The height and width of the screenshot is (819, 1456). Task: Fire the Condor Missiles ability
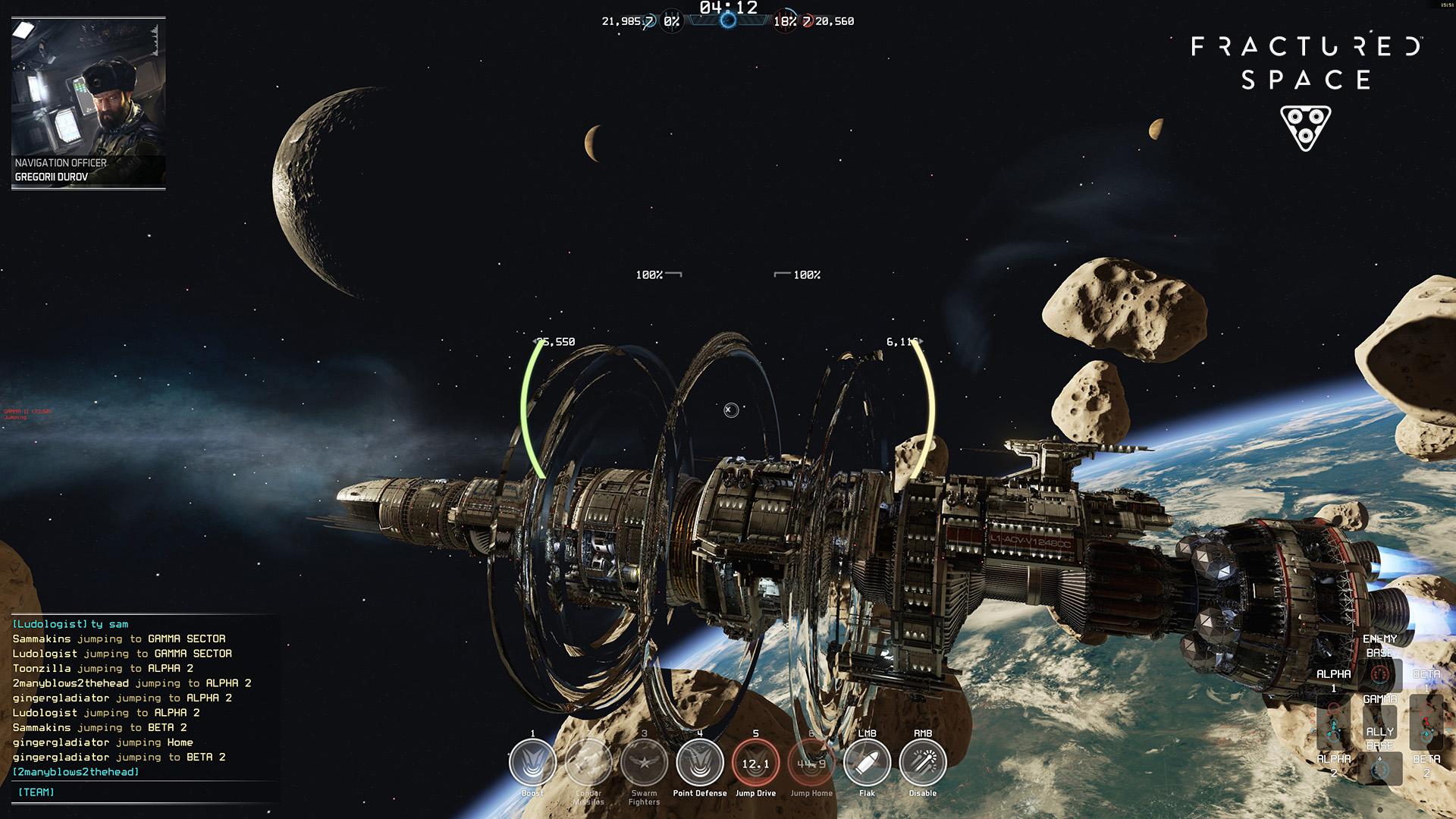(588, 763)
